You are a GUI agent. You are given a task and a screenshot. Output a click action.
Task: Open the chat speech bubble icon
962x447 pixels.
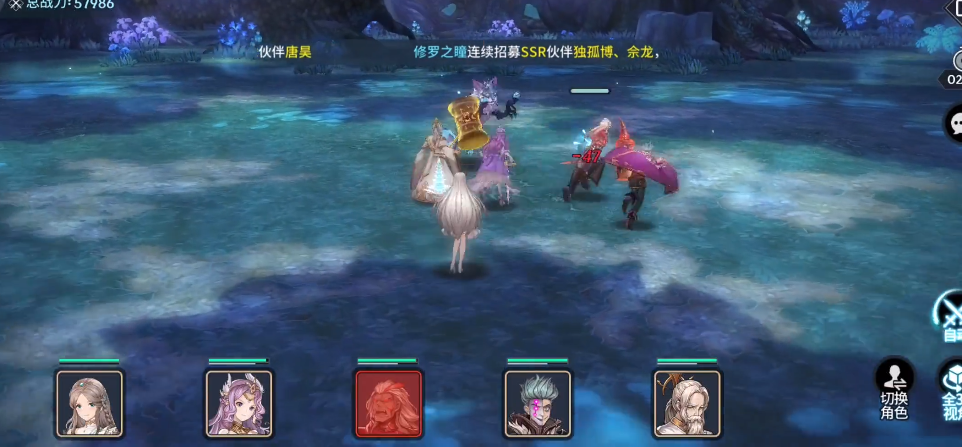pos(954,123)
